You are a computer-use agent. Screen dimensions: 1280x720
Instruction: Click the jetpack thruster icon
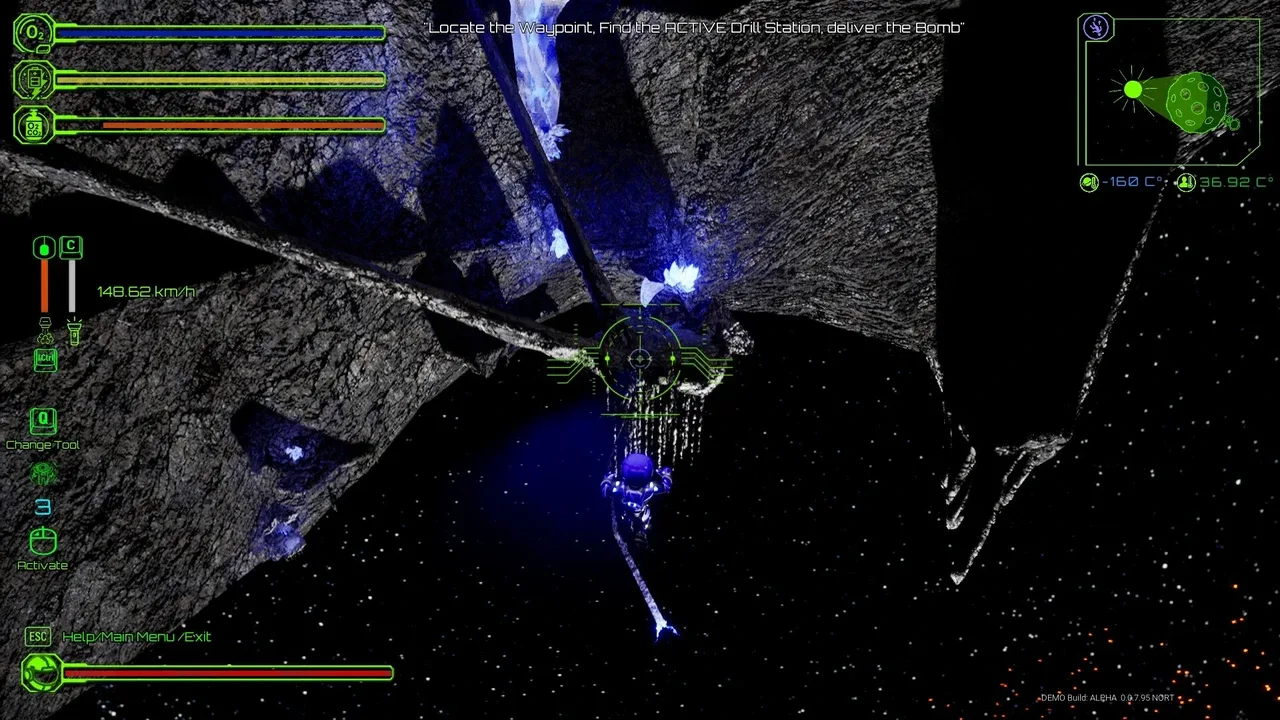44,330
